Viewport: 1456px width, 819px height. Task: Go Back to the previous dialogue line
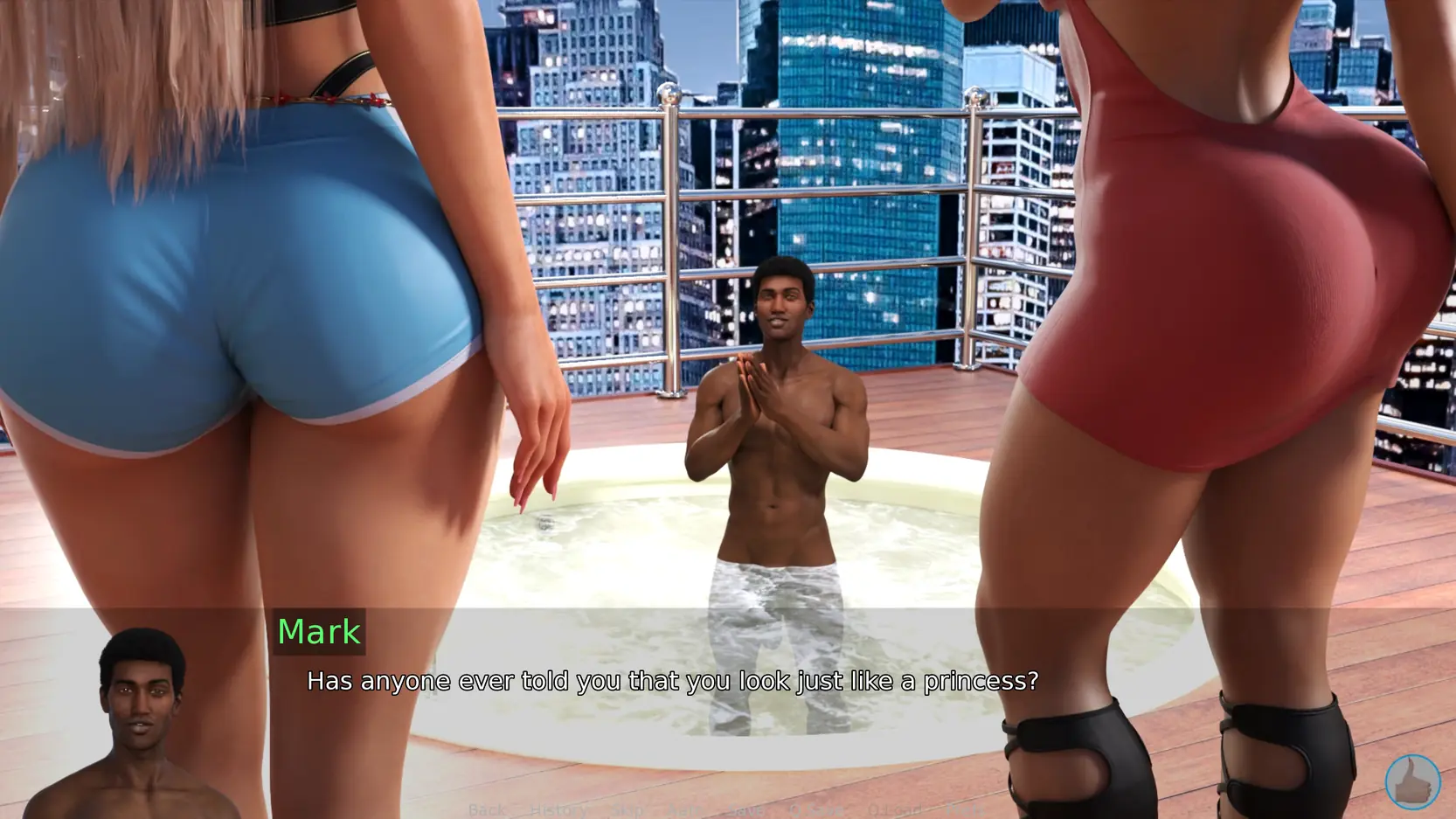tap(487, 810)
